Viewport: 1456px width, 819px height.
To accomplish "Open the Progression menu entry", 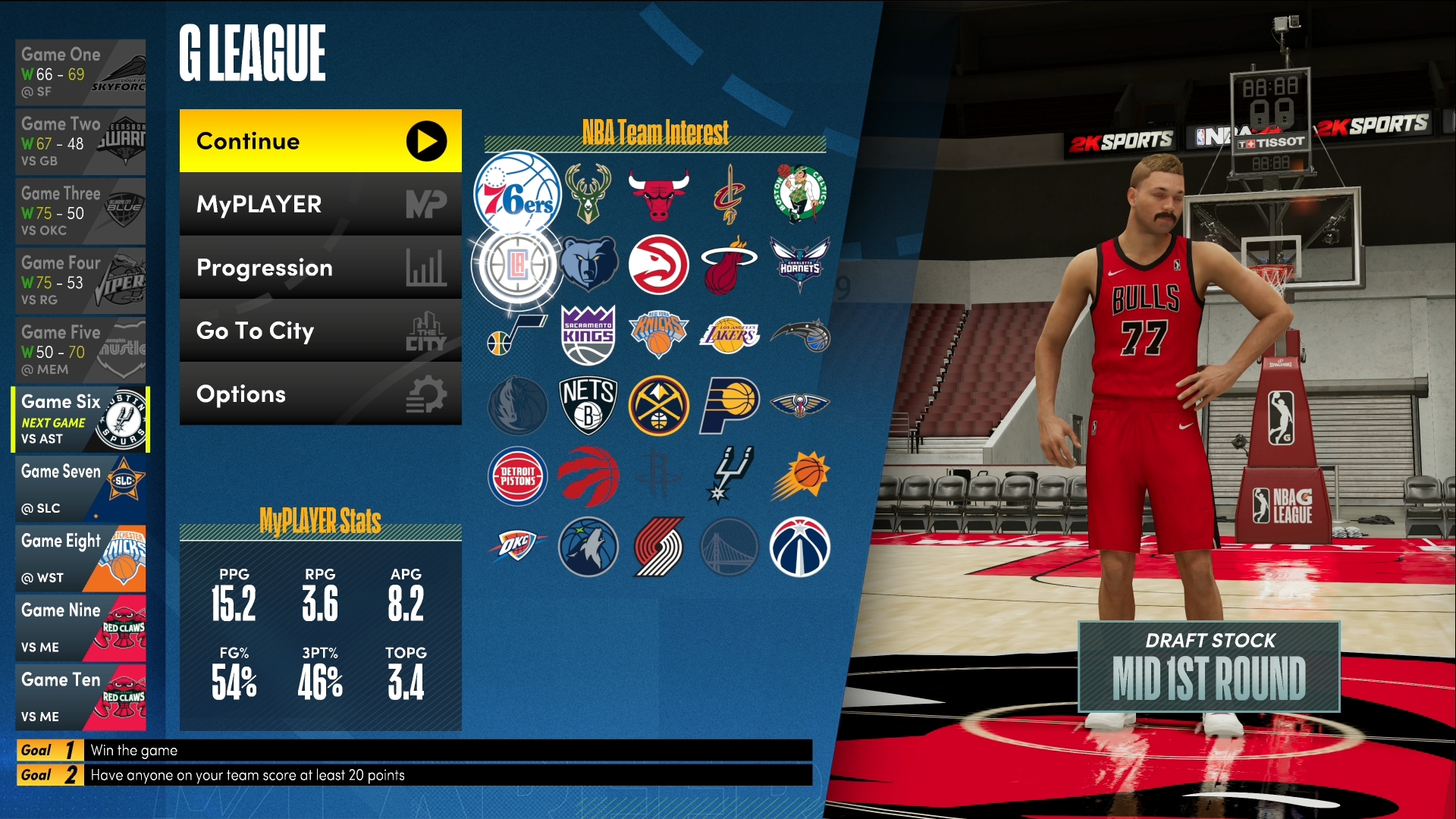I will click(x=320, y=268).
